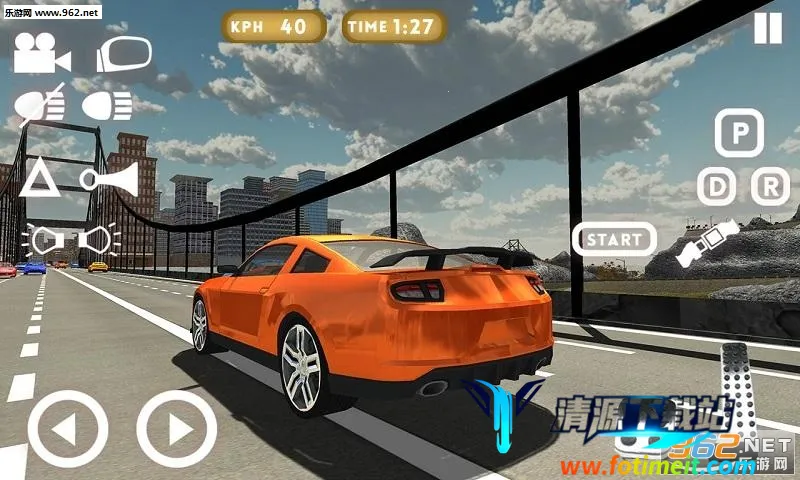Turn on the high beam headlights
800x480 pixels.
point(107,104)
